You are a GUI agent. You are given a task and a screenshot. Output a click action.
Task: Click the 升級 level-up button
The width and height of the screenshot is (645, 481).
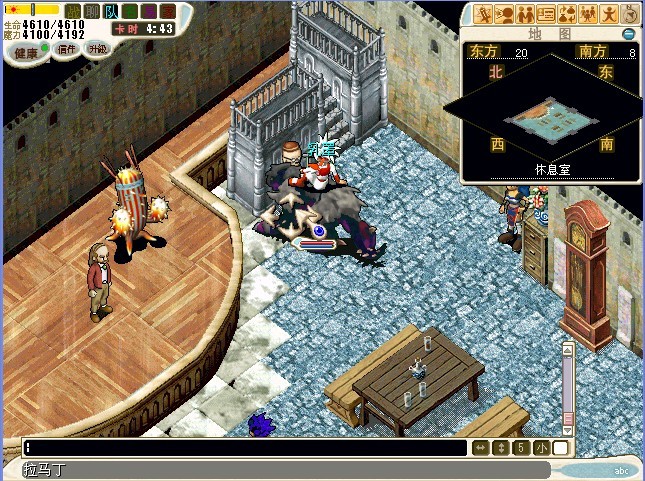click(98, 48)
